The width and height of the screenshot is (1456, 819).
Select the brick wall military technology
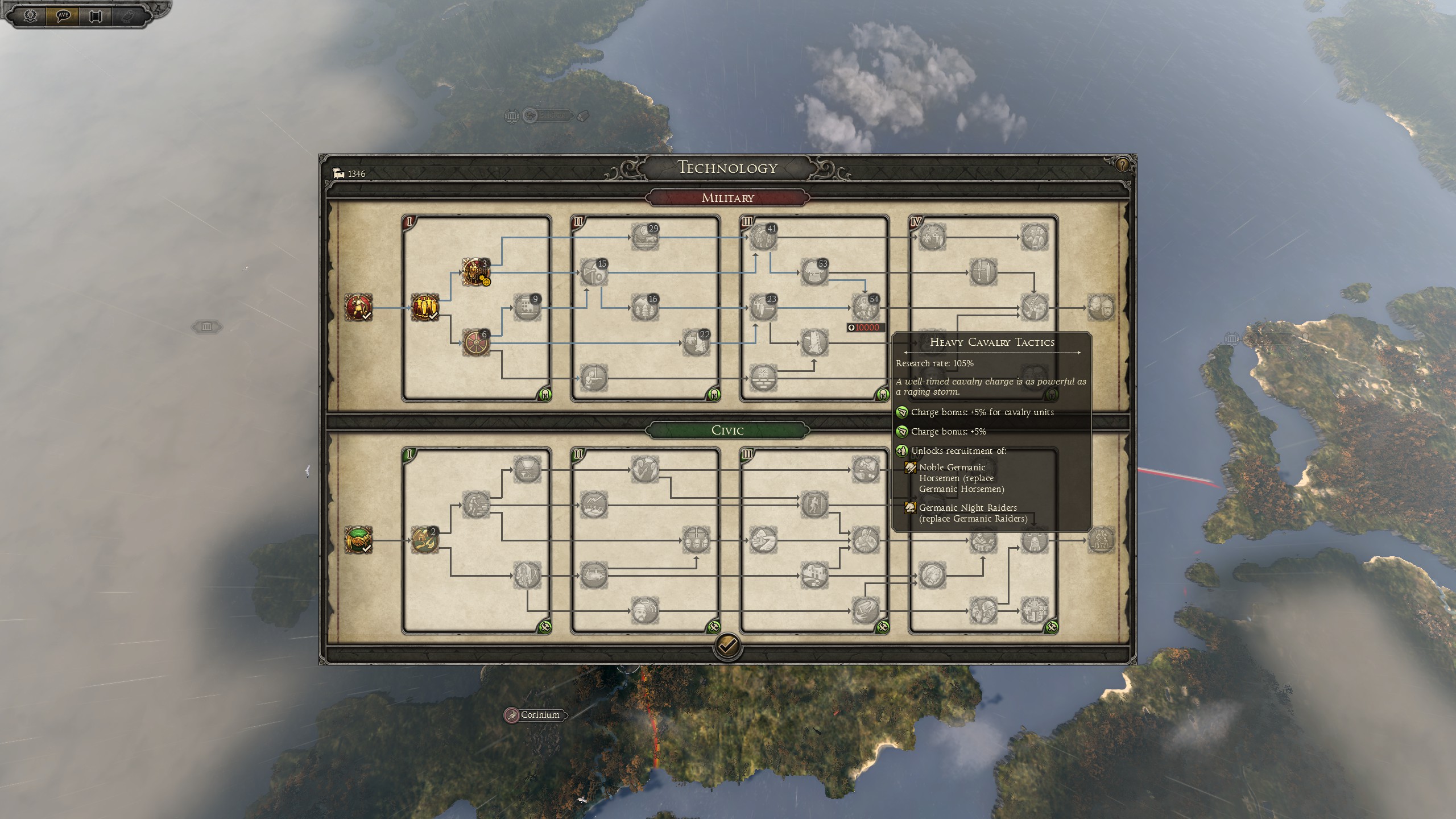click(762, 378)
